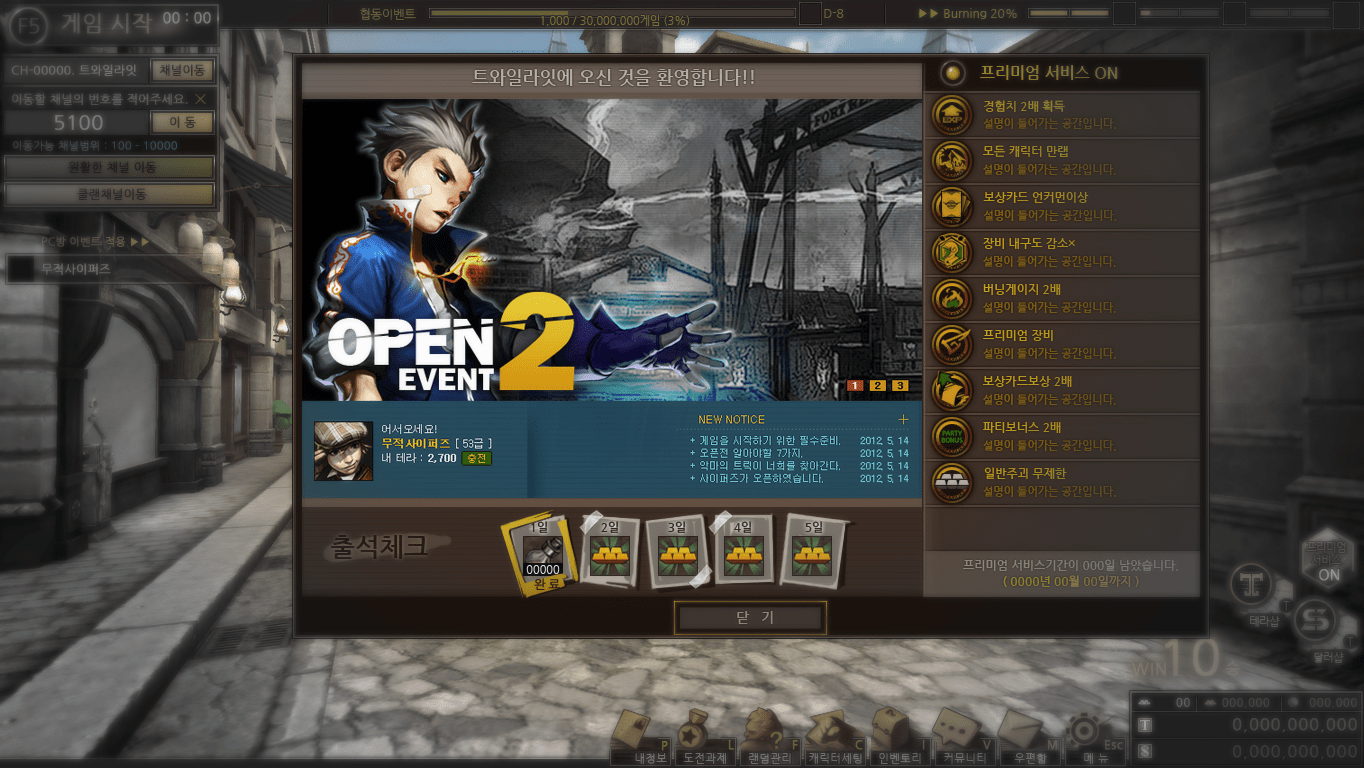
Task: Open the 커뮤니티 community icon
Action: coord(955,738)
